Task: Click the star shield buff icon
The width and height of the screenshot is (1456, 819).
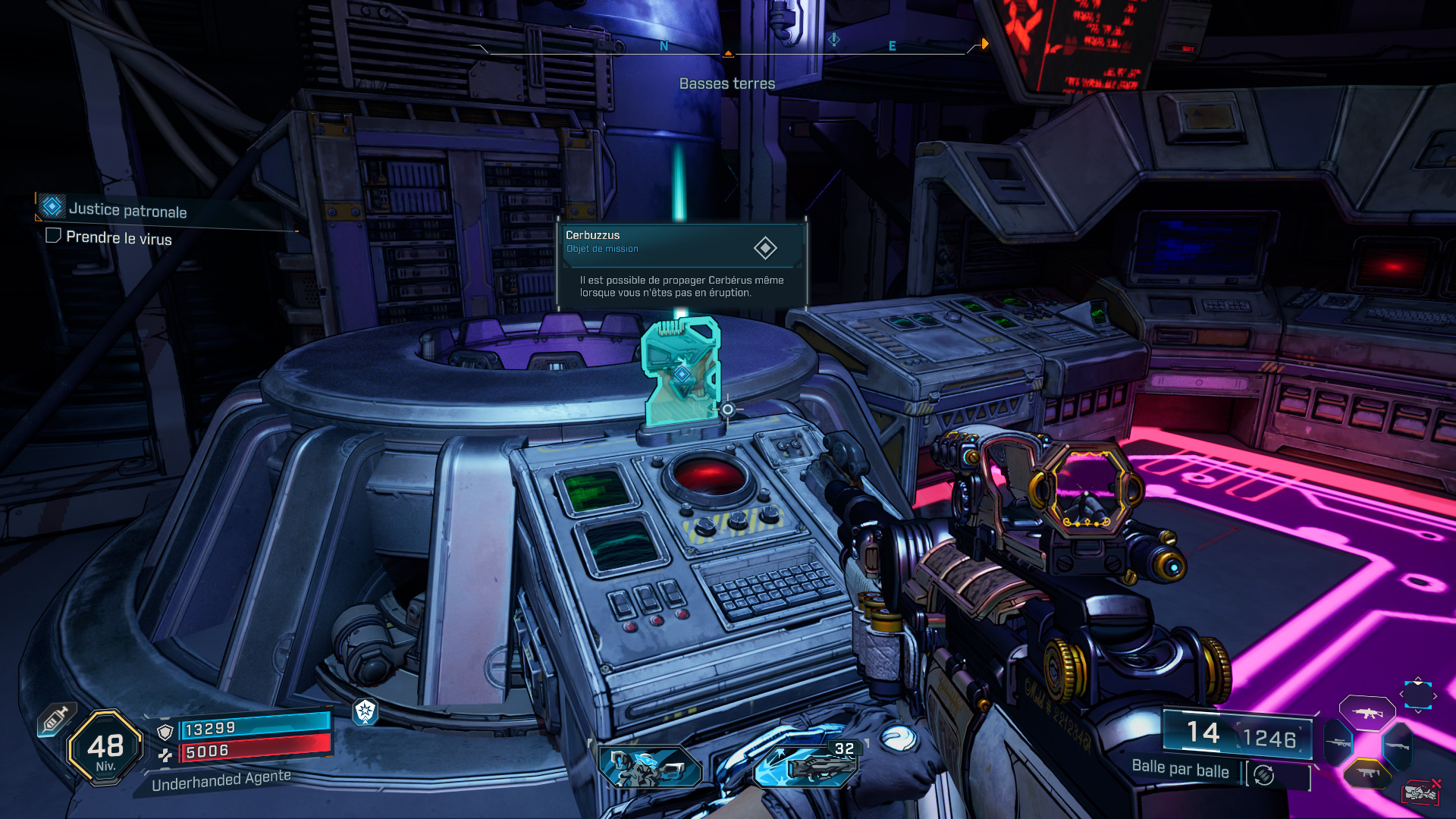Action: tap(366, 711)
